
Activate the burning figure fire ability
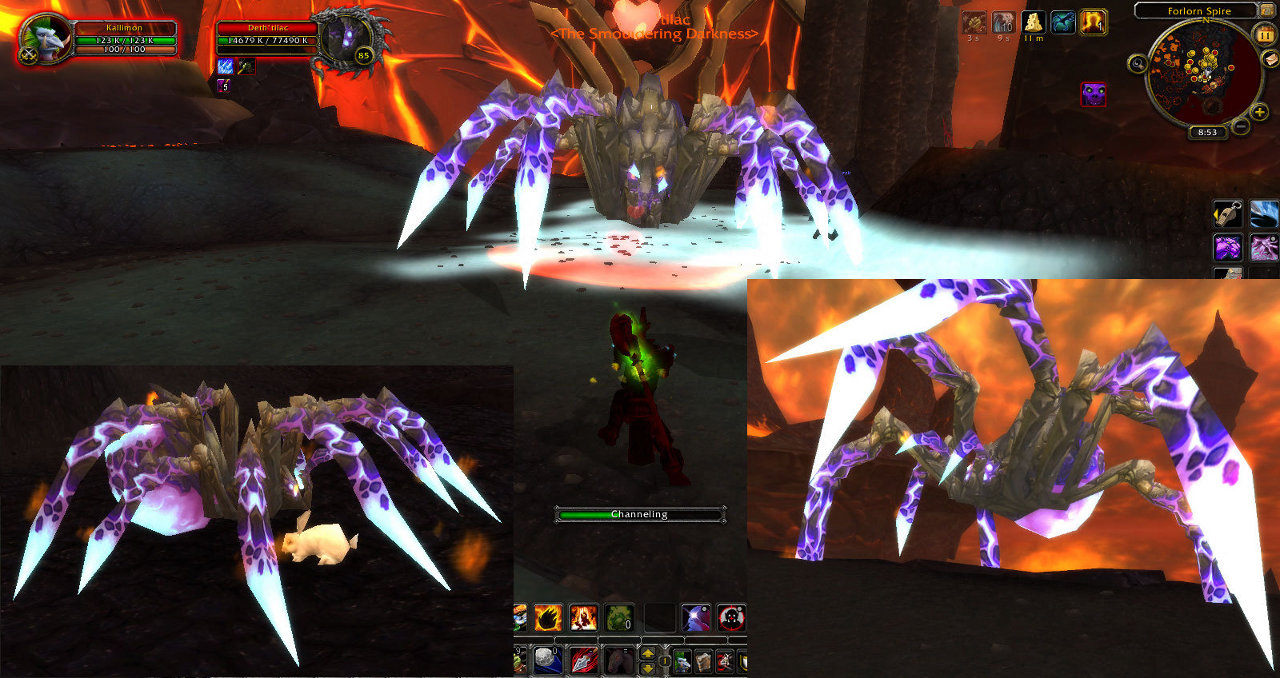584,618
